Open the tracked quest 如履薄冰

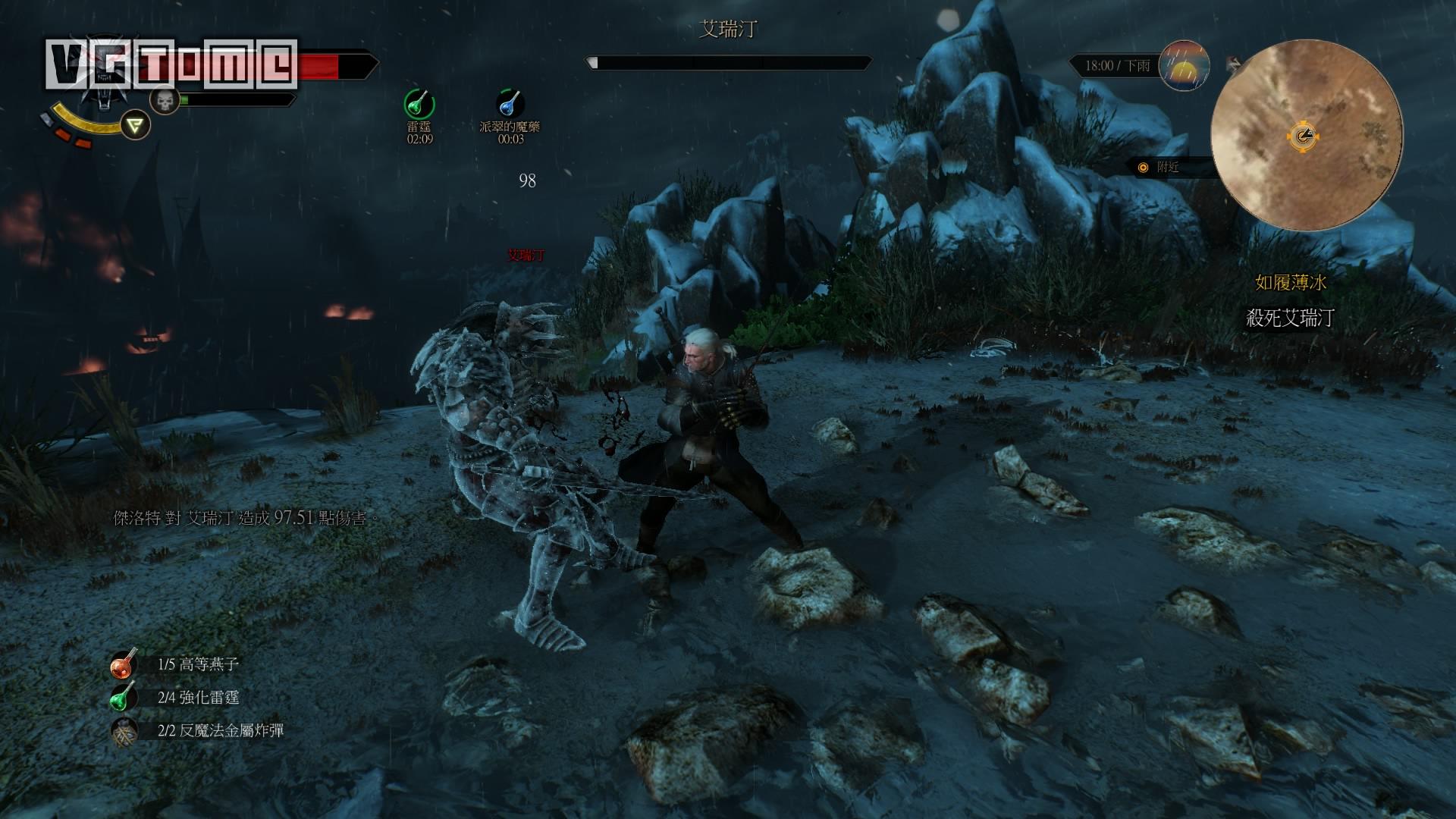tap(1290, 283)
